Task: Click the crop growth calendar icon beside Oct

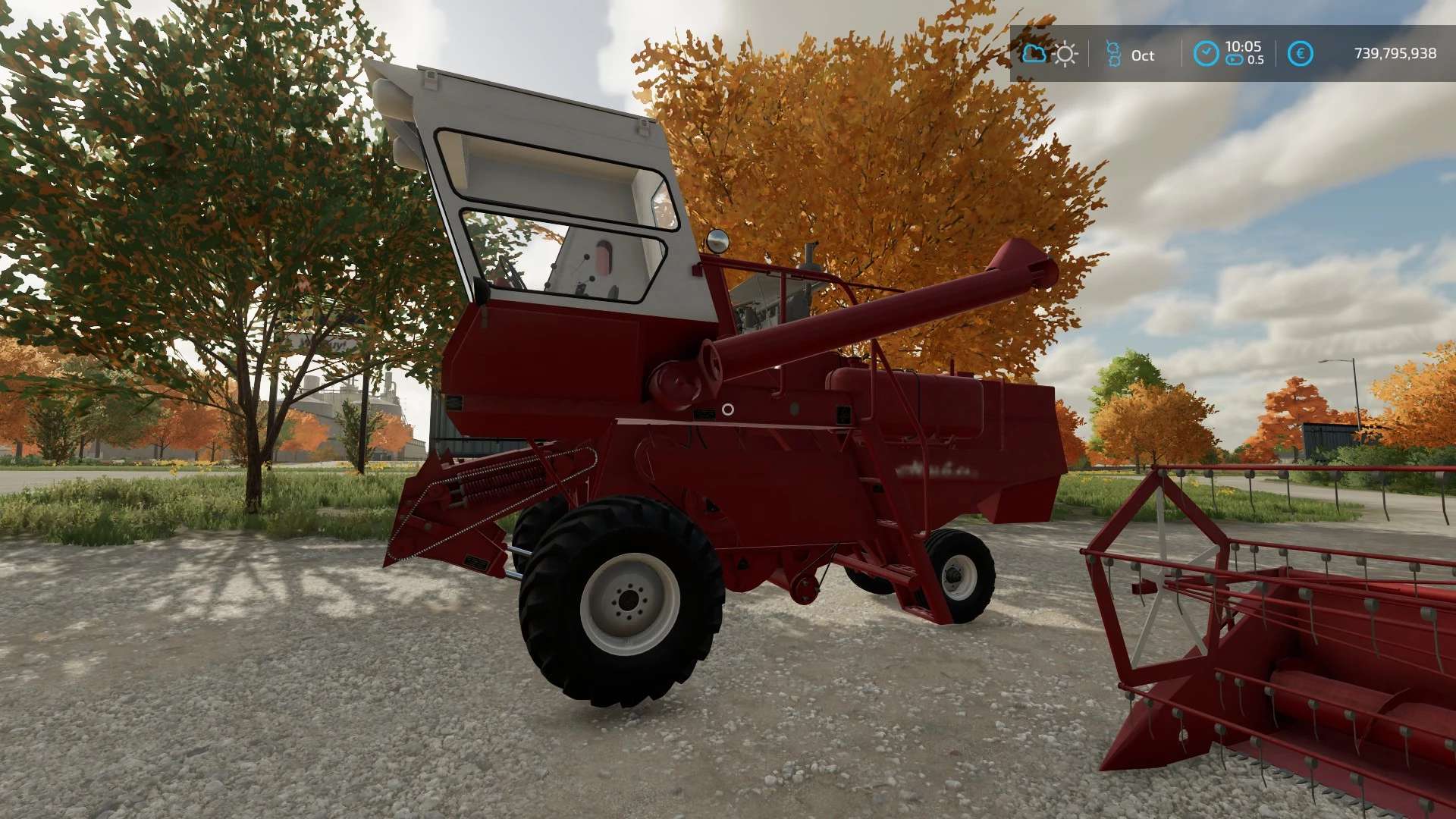Action: pos(1113,55)
